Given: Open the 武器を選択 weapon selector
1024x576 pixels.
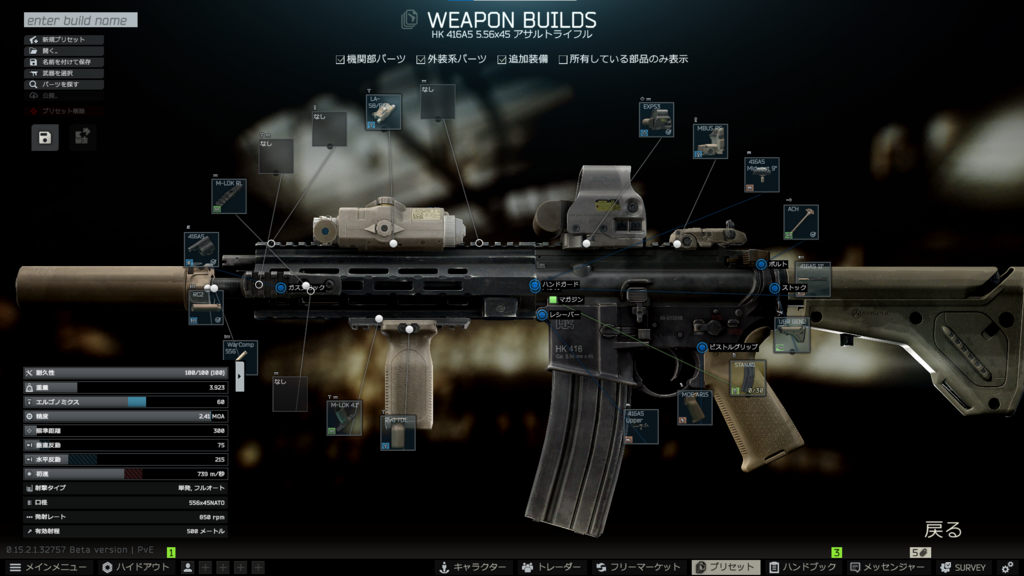Looking at the screenshot, I should click(63, 73).
